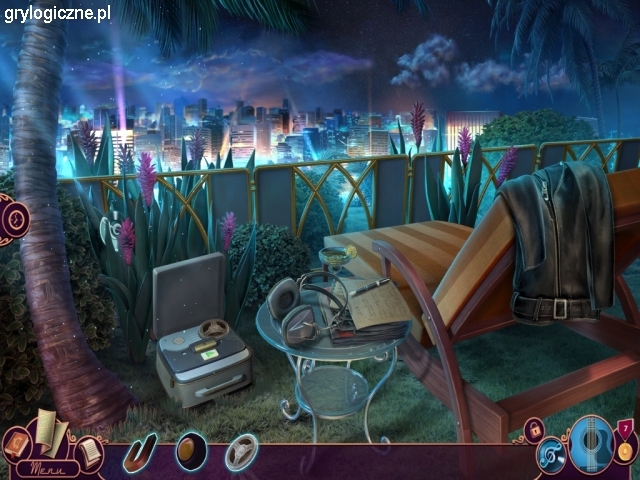Screen dimensions: 640x480
Task: Select the horseshoe magnet inventory item
Action: [x=141, y=452]
